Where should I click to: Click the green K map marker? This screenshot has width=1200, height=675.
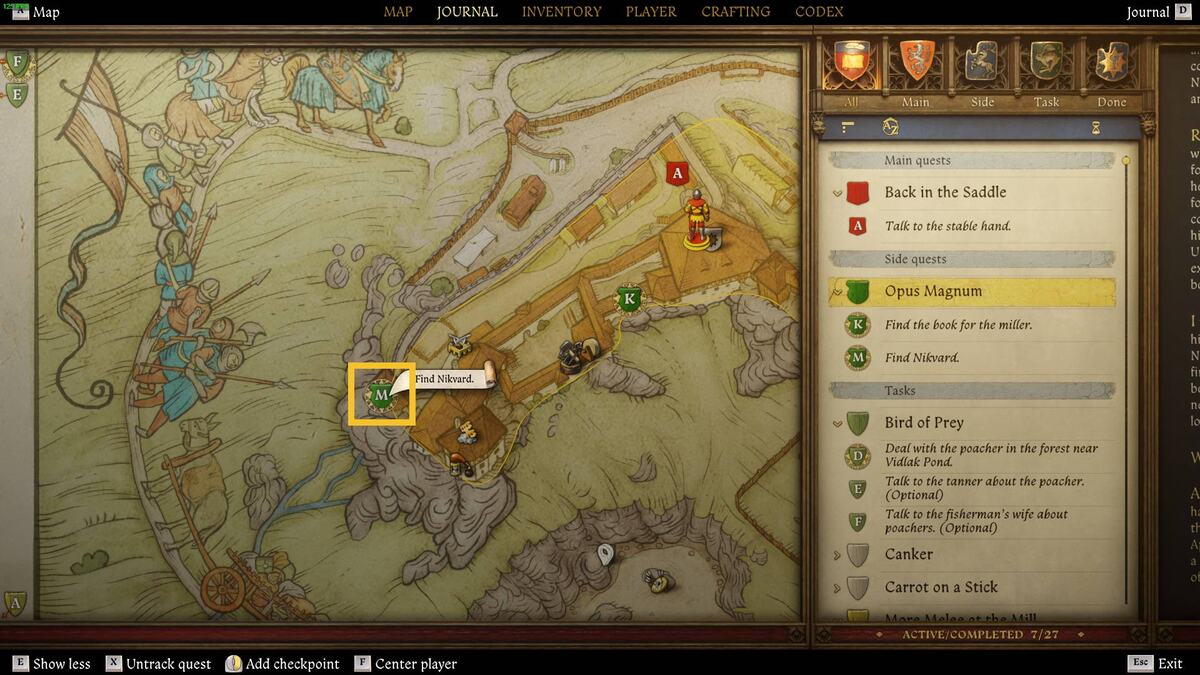pyautogui.click(x=629, y=298)
